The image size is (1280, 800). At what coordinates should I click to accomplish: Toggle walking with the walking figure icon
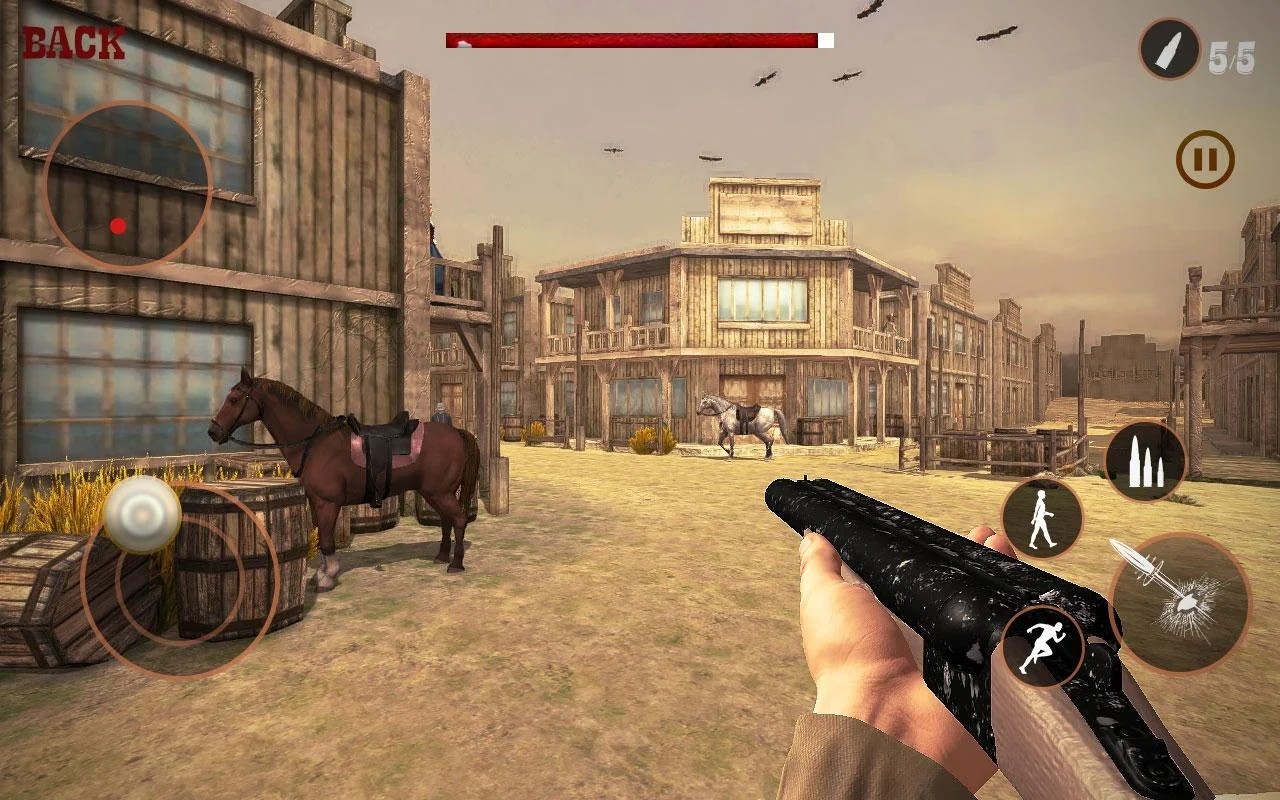[x=1042, y=518]
